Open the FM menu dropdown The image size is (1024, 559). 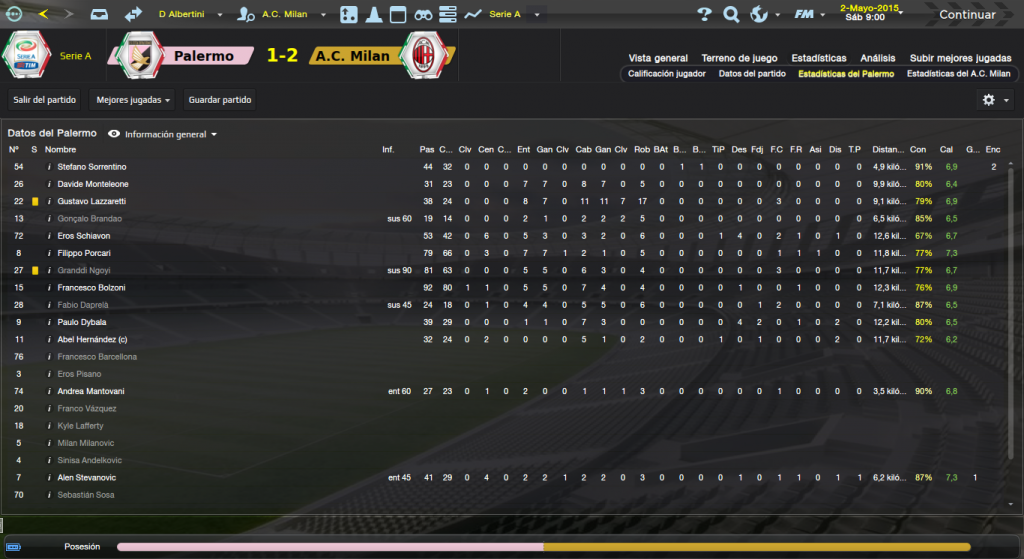click(x=807, y=15)
